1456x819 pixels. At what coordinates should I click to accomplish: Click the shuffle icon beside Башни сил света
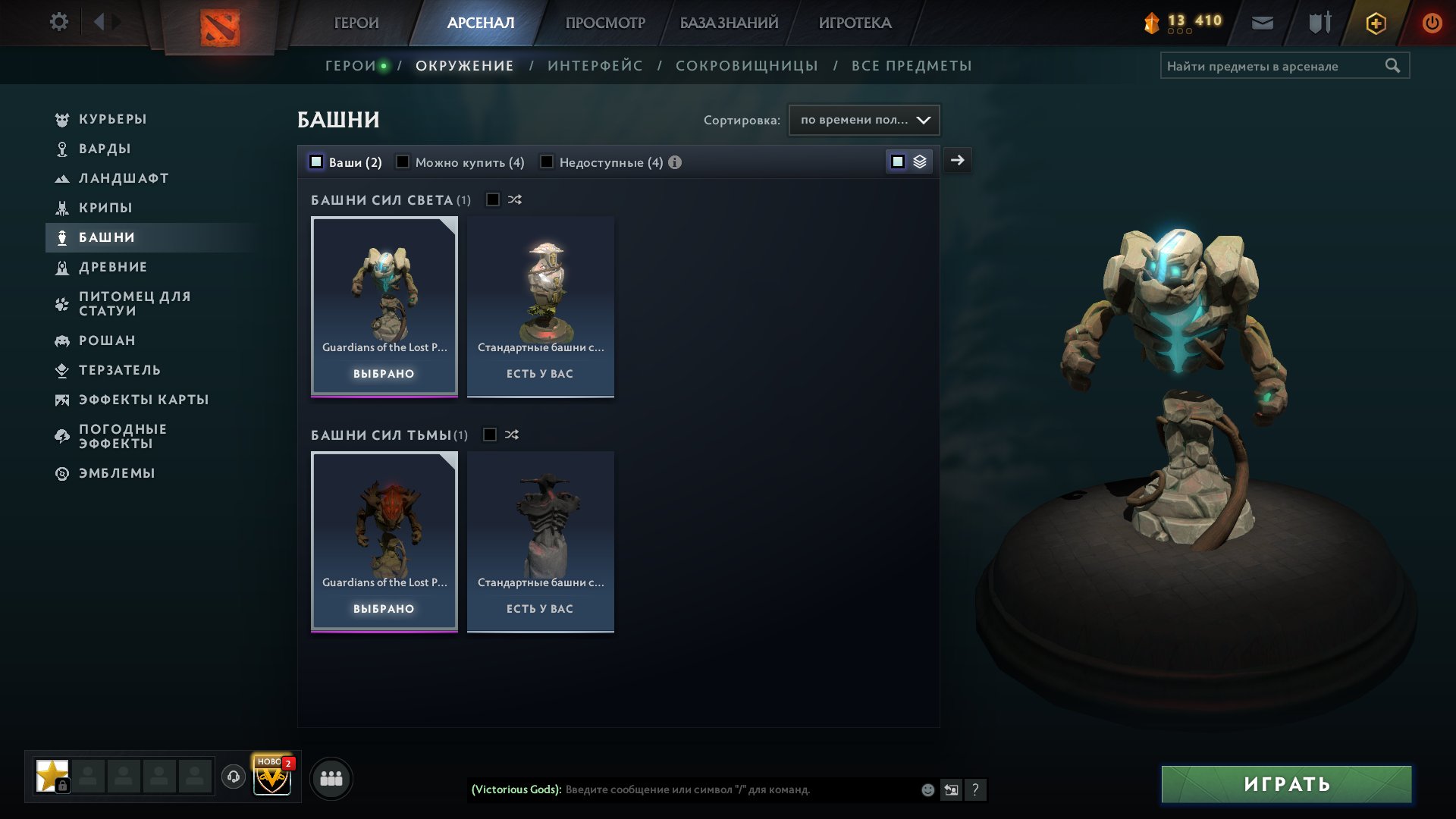coord(513,199)
